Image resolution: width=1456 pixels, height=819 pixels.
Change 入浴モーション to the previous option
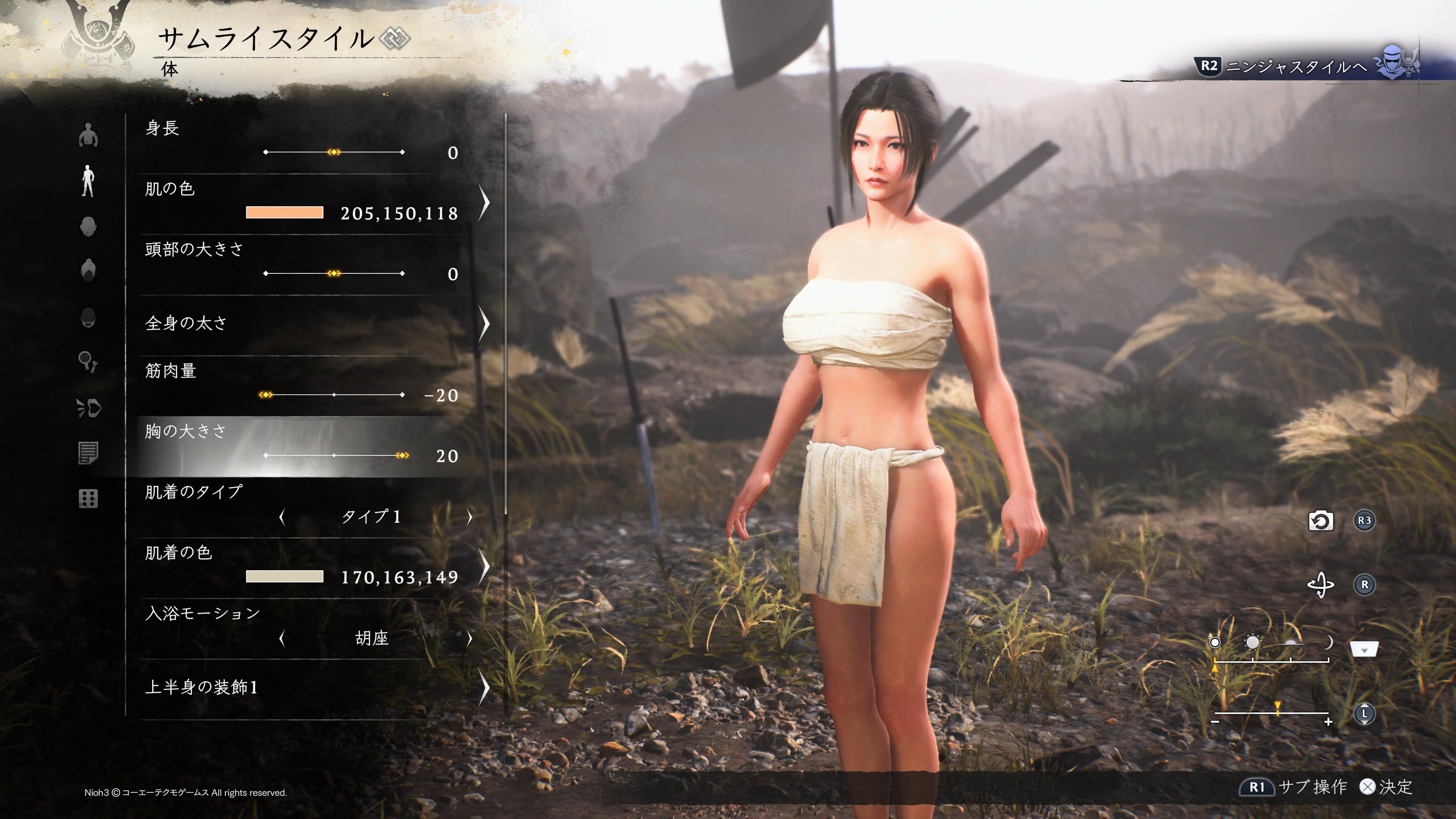[x=282, y=639]
